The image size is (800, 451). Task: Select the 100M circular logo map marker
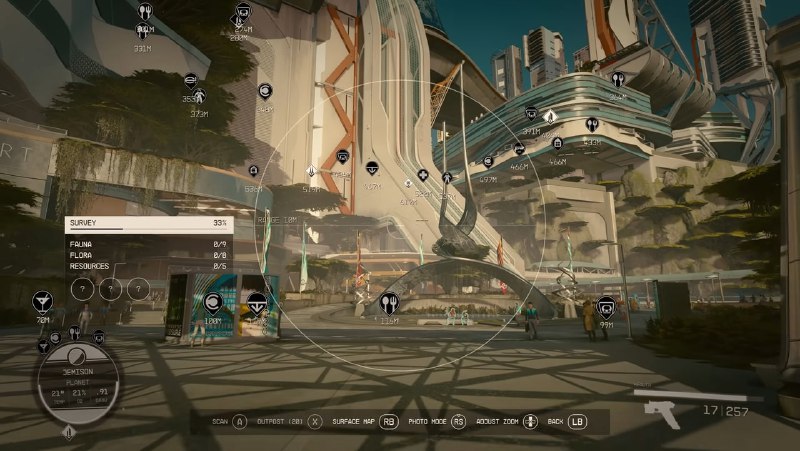pyautogui.click(x=212, y=302)
